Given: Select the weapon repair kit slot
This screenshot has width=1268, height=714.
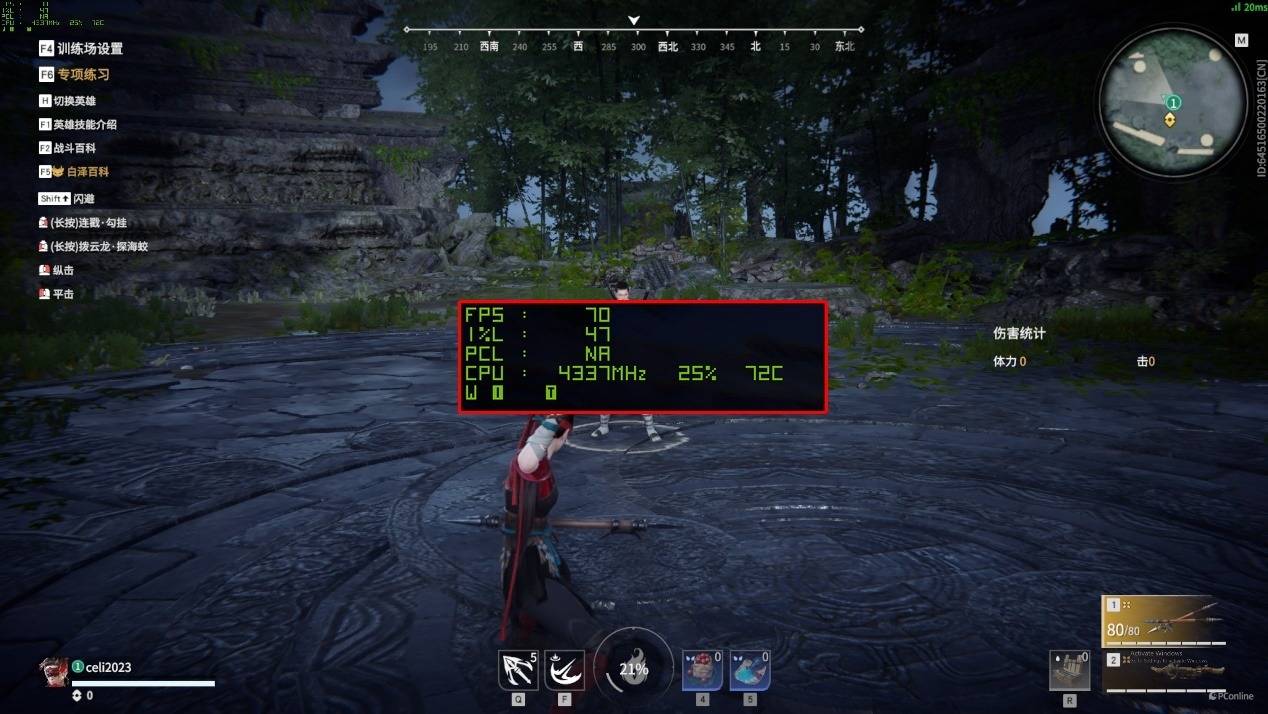Looking at the screenshot, I should tap(1070, 670).
